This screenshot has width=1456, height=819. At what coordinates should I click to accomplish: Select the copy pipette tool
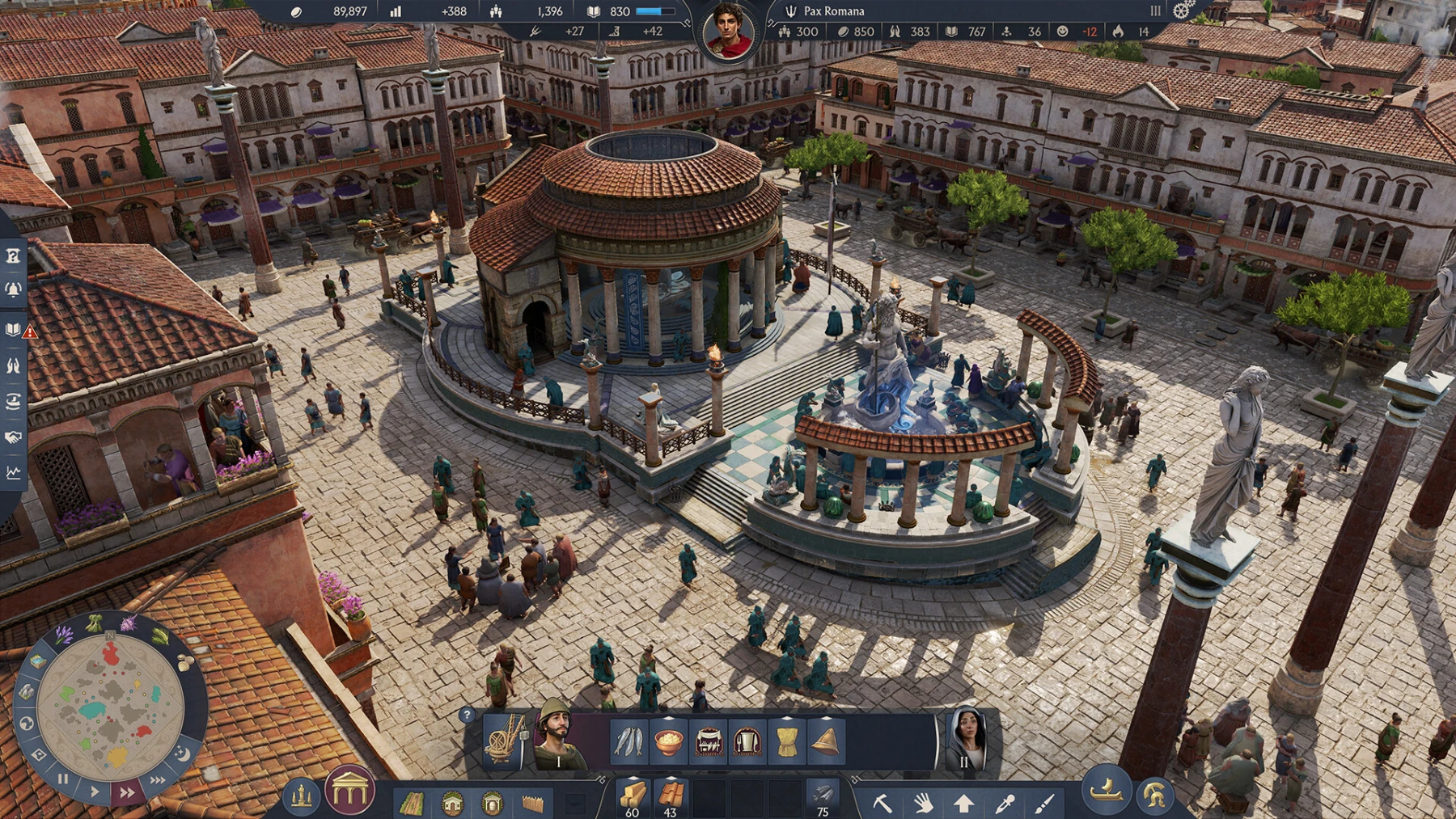pyautogui.click(x=1006, y=802)
